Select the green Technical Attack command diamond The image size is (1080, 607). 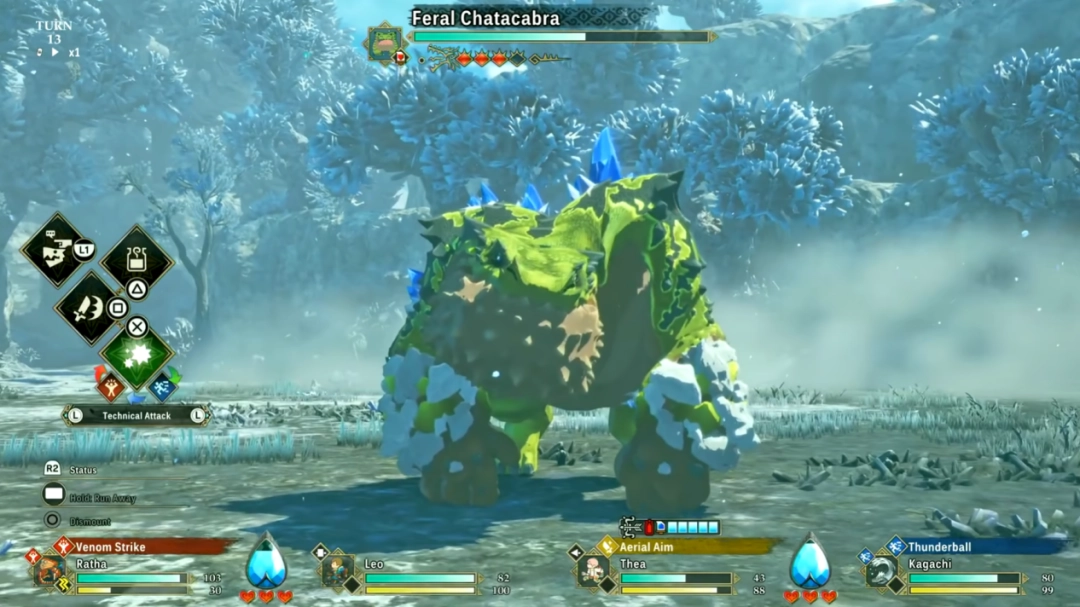coord(137,357)
